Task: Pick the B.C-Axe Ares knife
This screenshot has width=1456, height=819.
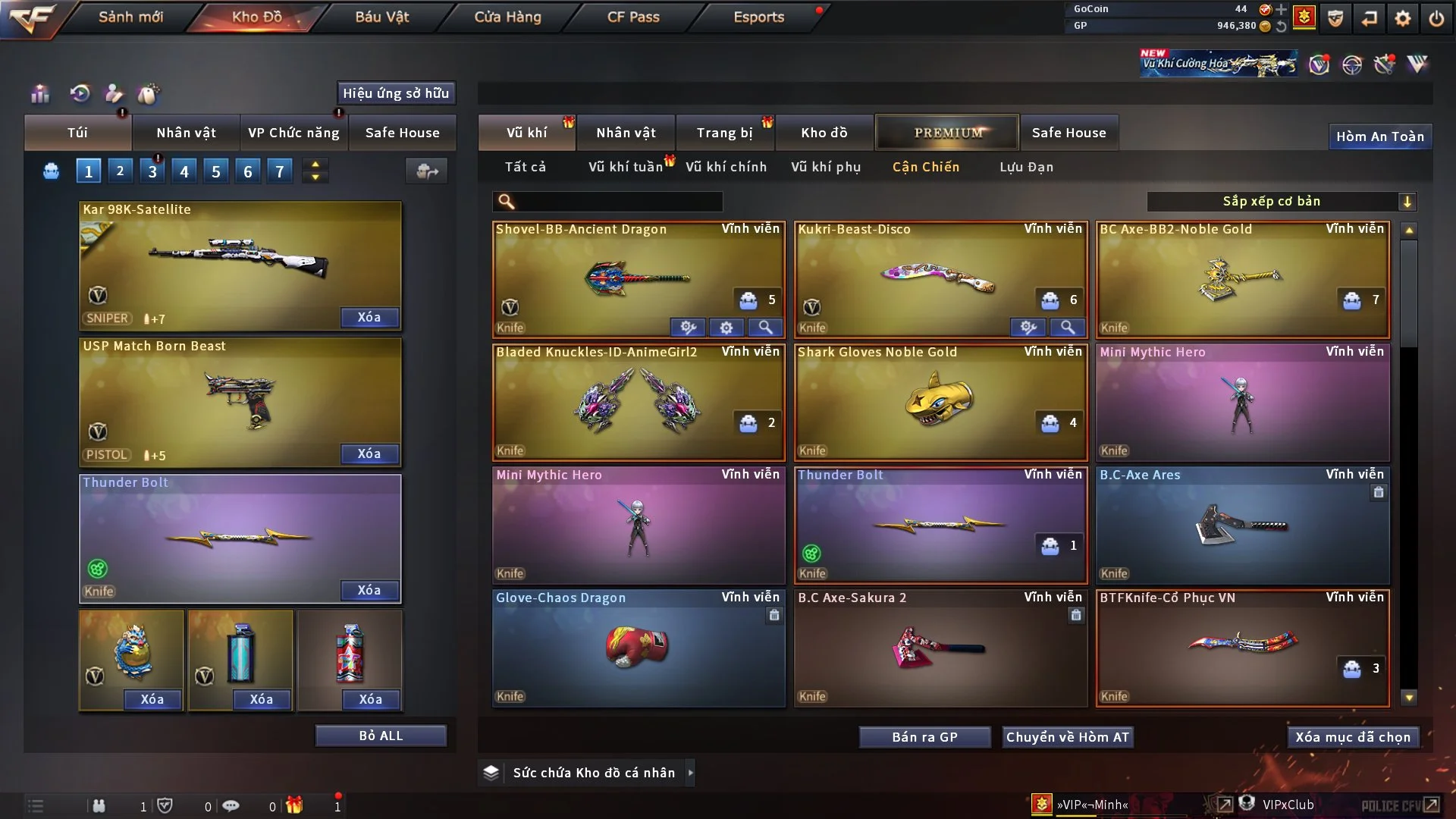Action: pyautogui.click(x=1241, y=525)
